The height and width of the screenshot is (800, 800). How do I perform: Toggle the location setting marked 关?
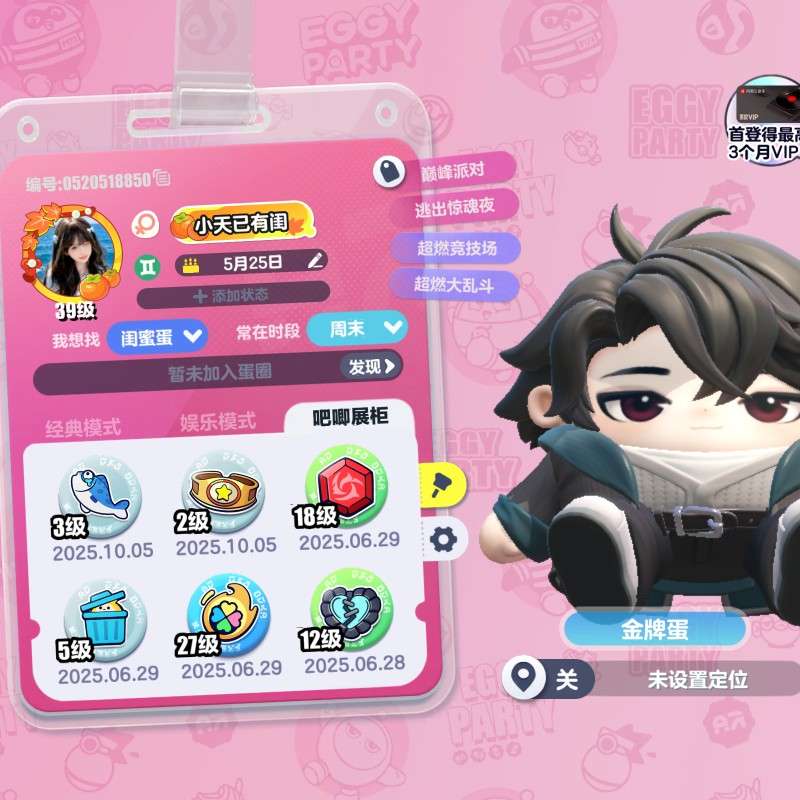tap(567, 680)
